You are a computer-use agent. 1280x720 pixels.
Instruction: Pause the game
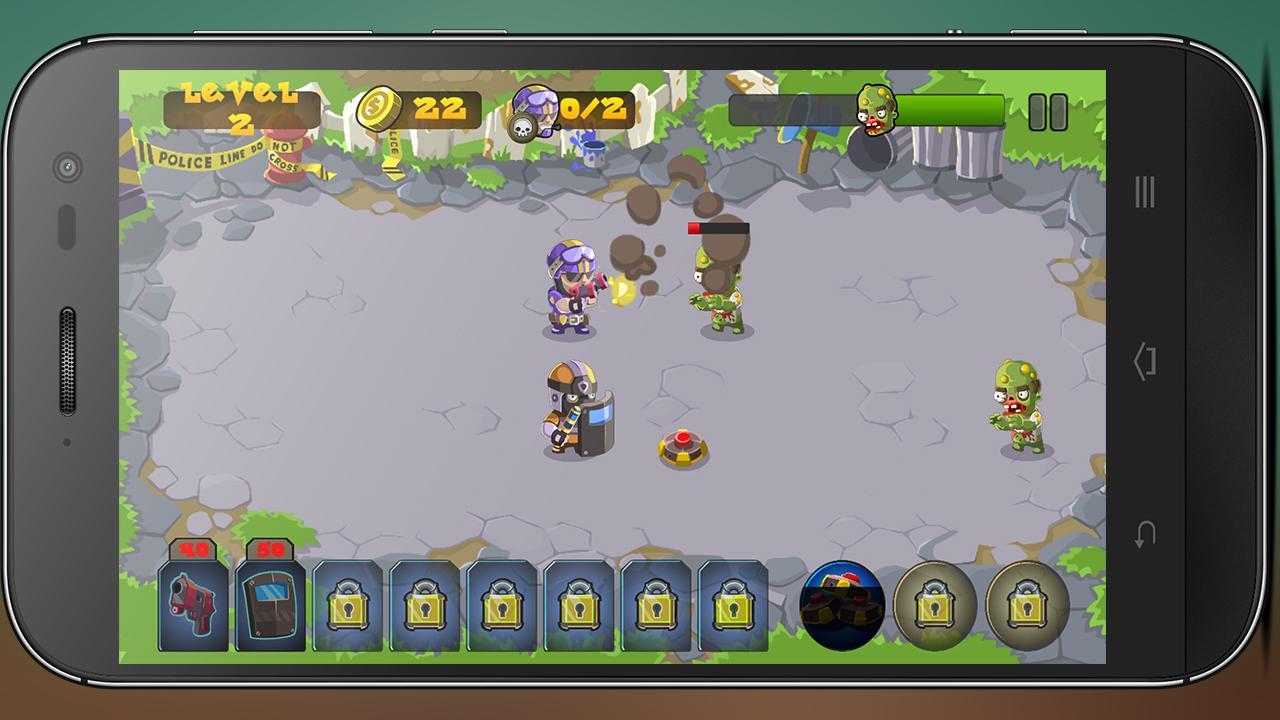point(1048,112)
